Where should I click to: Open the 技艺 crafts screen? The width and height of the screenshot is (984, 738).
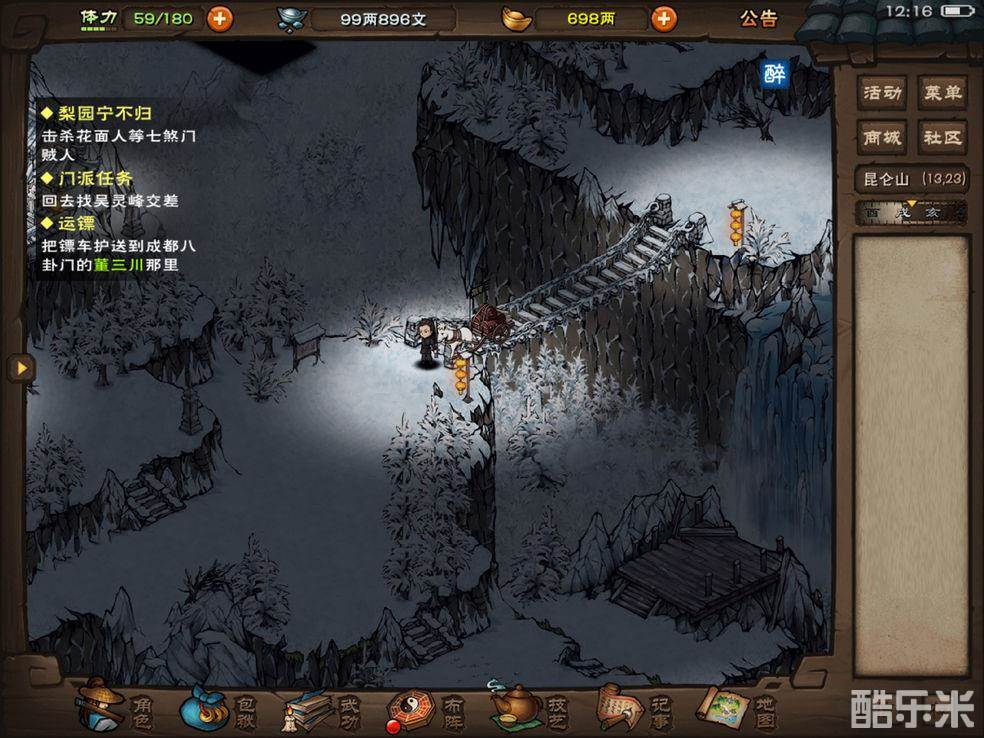click(x=530, y=709)
